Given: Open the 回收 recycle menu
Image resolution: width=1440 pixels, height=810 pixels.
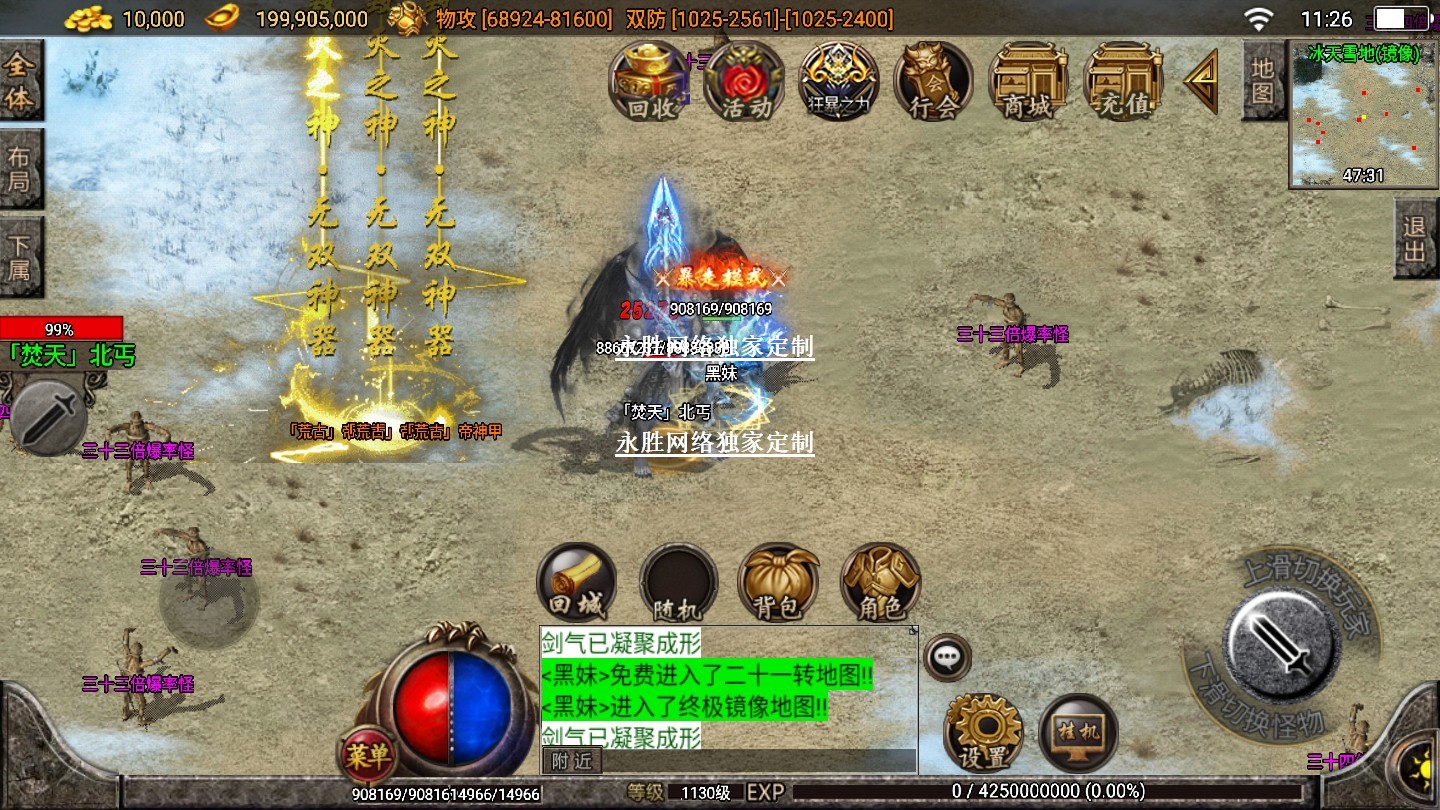Looking at the screenshot, I should click(652, 82).
